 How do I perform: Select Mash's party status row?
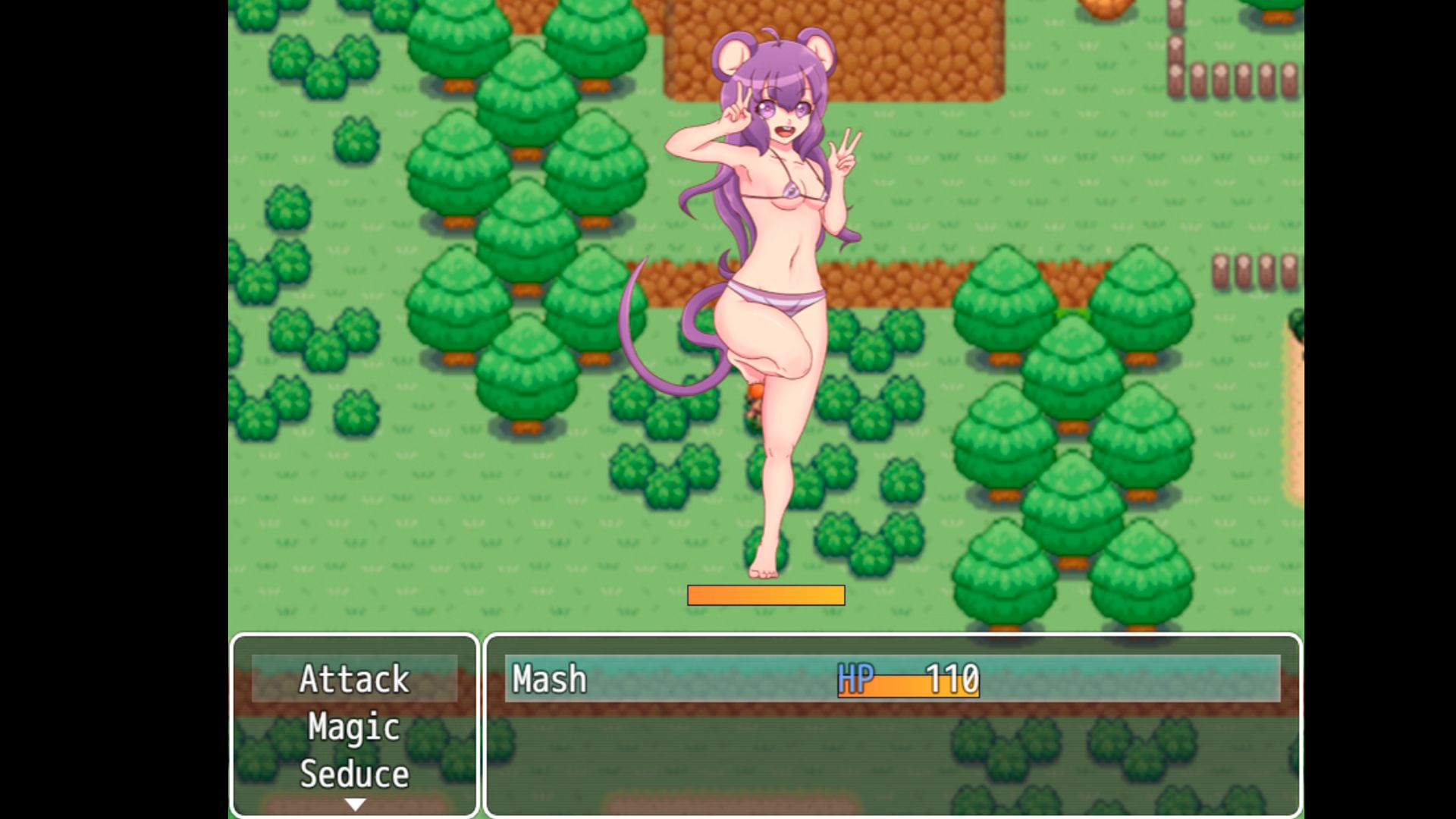pyautogui.click(x=892, y=679)
